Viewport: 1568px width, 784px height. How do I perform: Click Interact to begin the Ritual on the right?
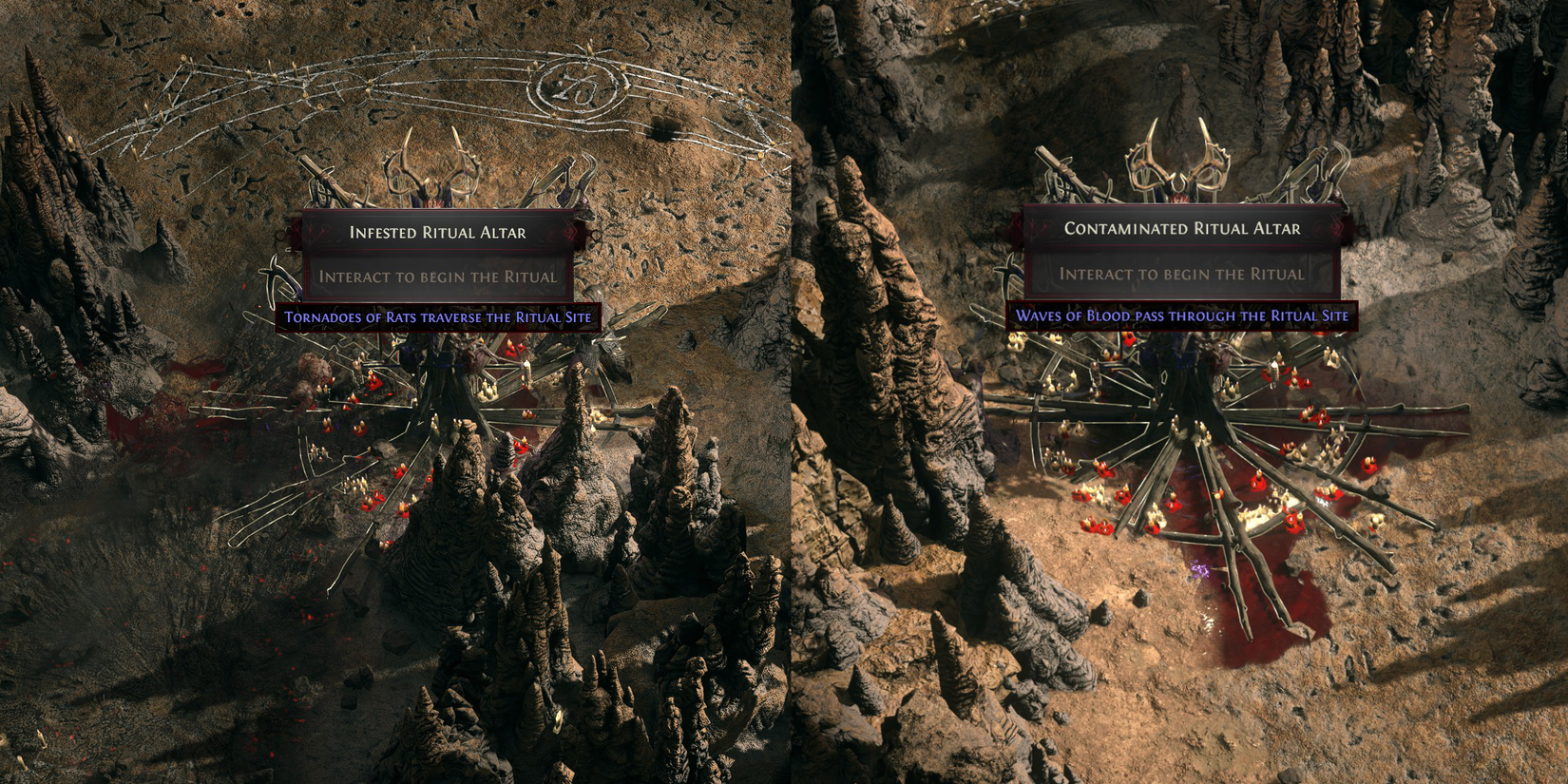1181,276
